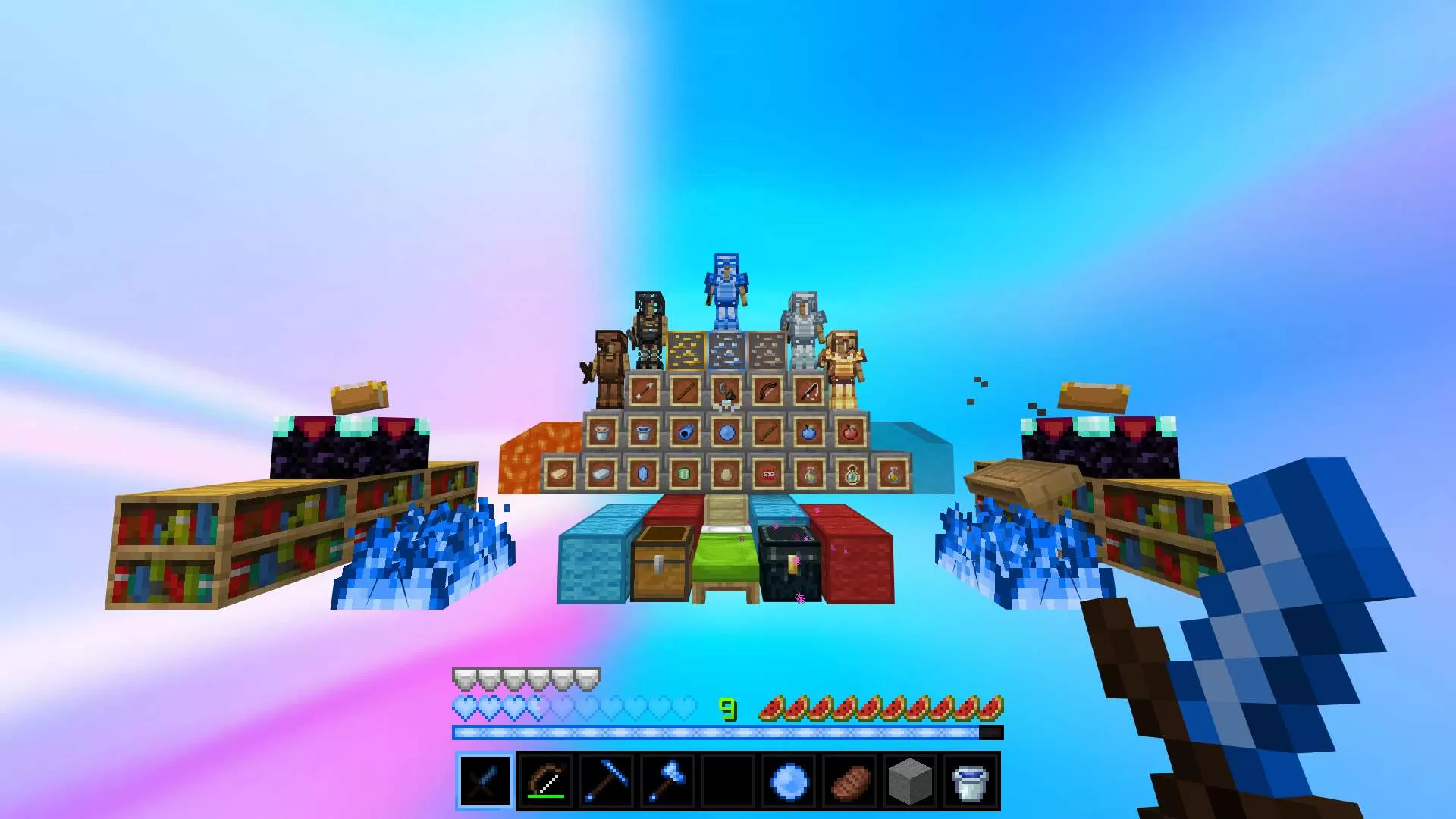The height and width of the screenshot is (819, 1456).
Task: Select the diamond sword in the hotbar
Action: point(485,781)
